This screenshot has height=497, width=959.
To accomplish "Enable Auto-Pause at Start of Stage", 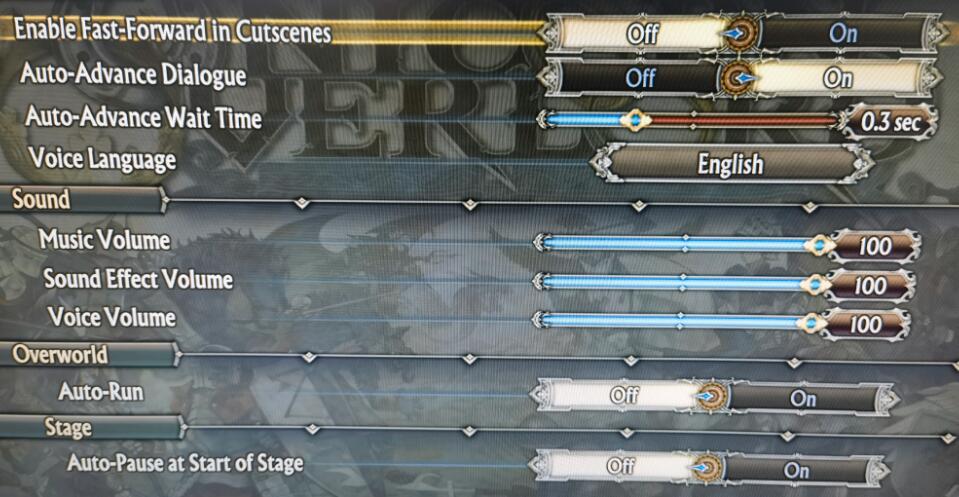I will (x=796, y=469).
